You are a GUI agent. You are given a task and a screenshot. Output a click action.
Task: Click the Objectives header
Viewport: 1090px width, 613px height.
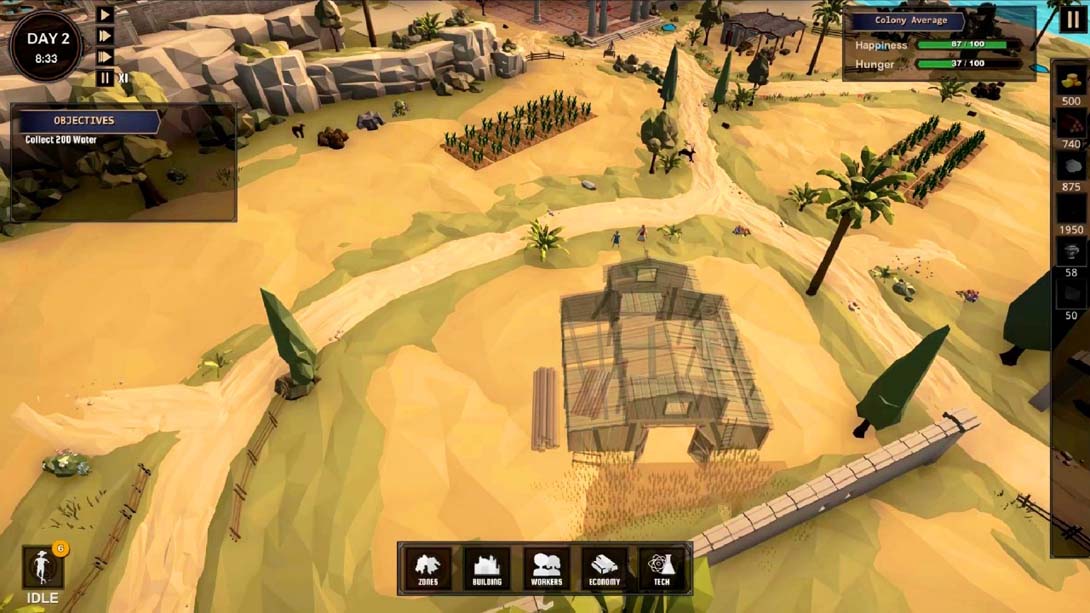point(85,121)
